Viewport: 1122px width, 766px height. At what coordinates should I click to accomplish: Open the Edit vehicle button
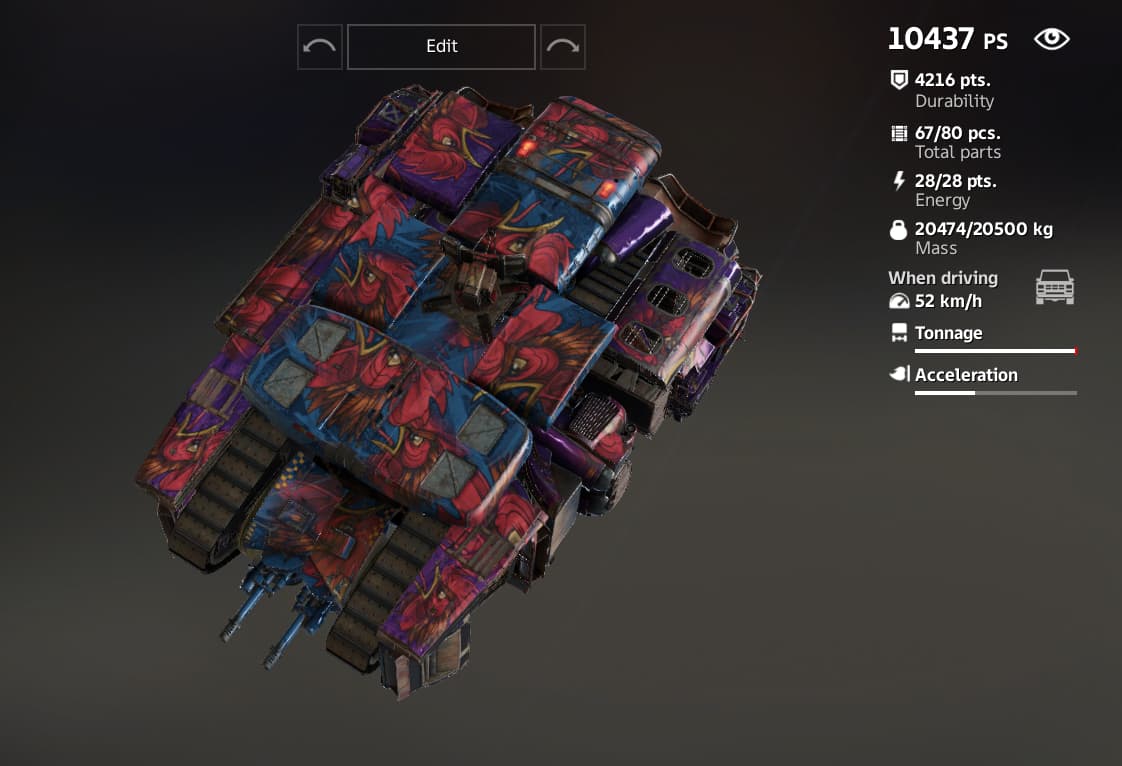(441, 47)
